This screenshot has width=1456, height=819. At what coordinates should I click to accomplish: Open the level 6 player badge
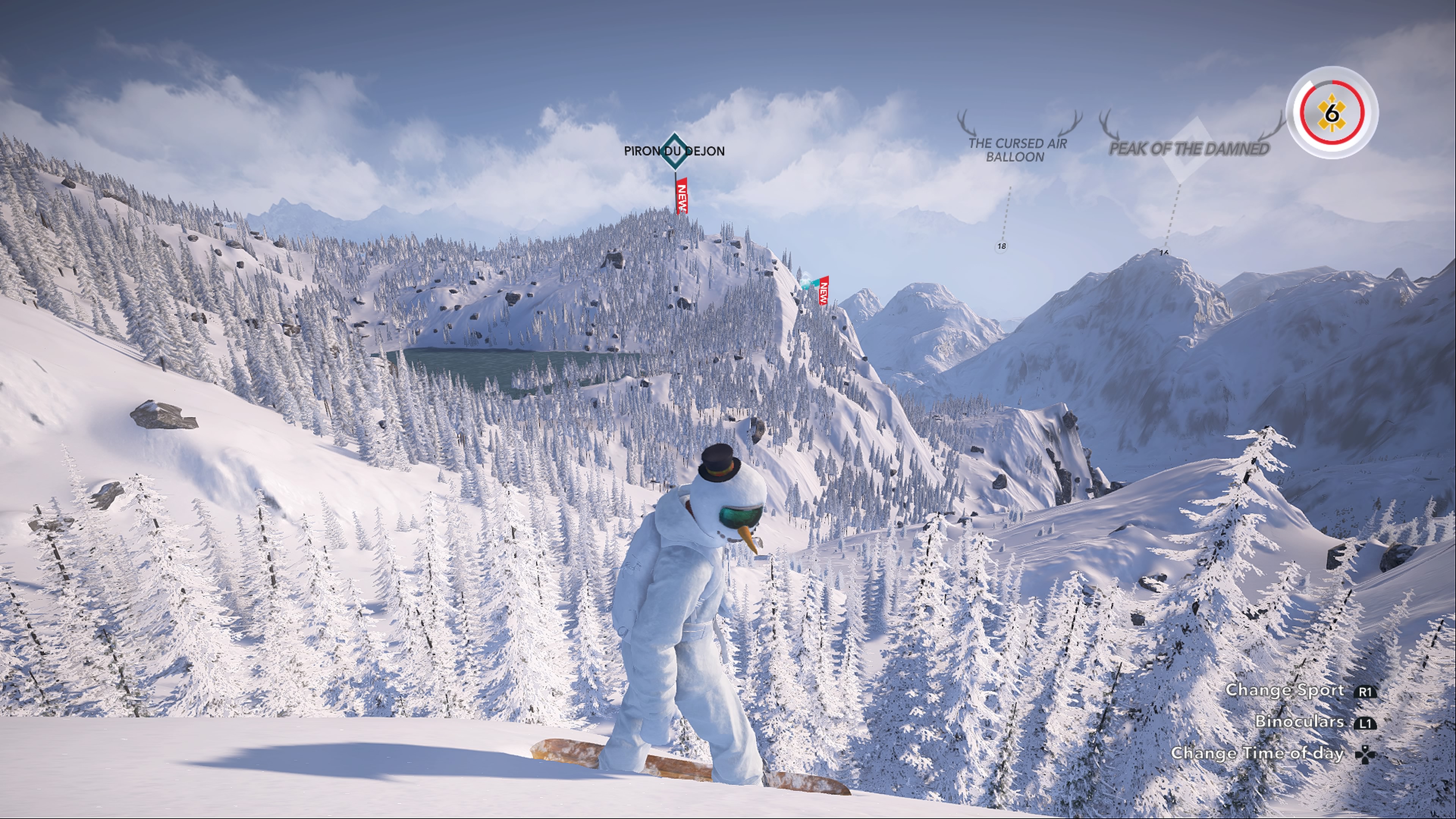point(1332,113)
